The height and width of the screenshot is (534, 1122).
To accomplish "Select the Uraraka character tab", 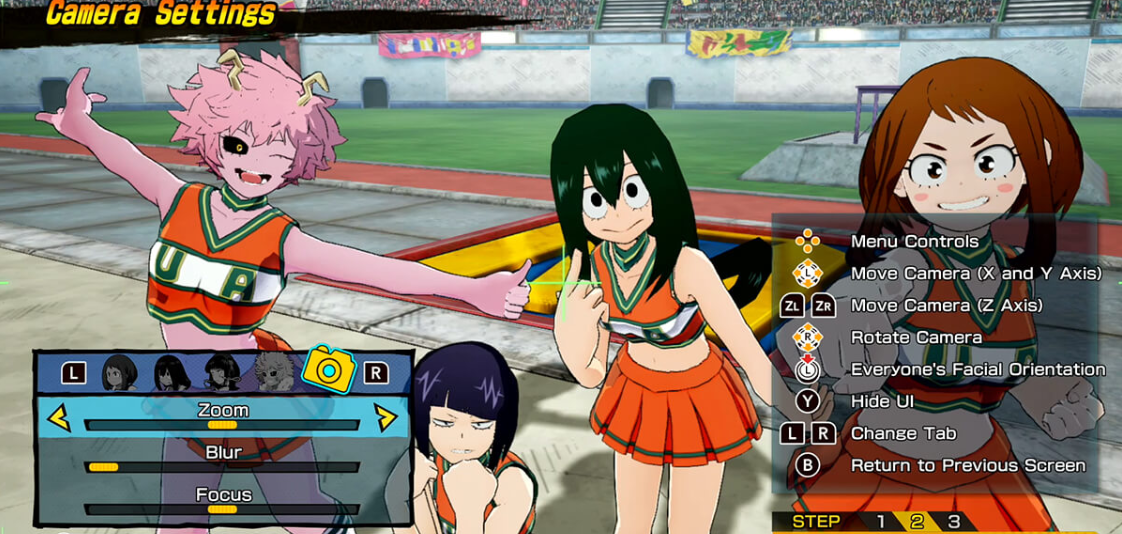I will click(x=120, y=373).
